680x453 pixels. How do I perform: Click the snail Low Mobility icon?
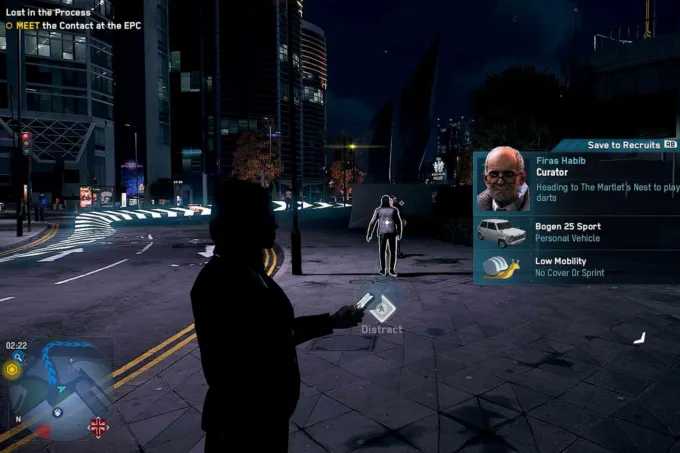coord(502,267)
